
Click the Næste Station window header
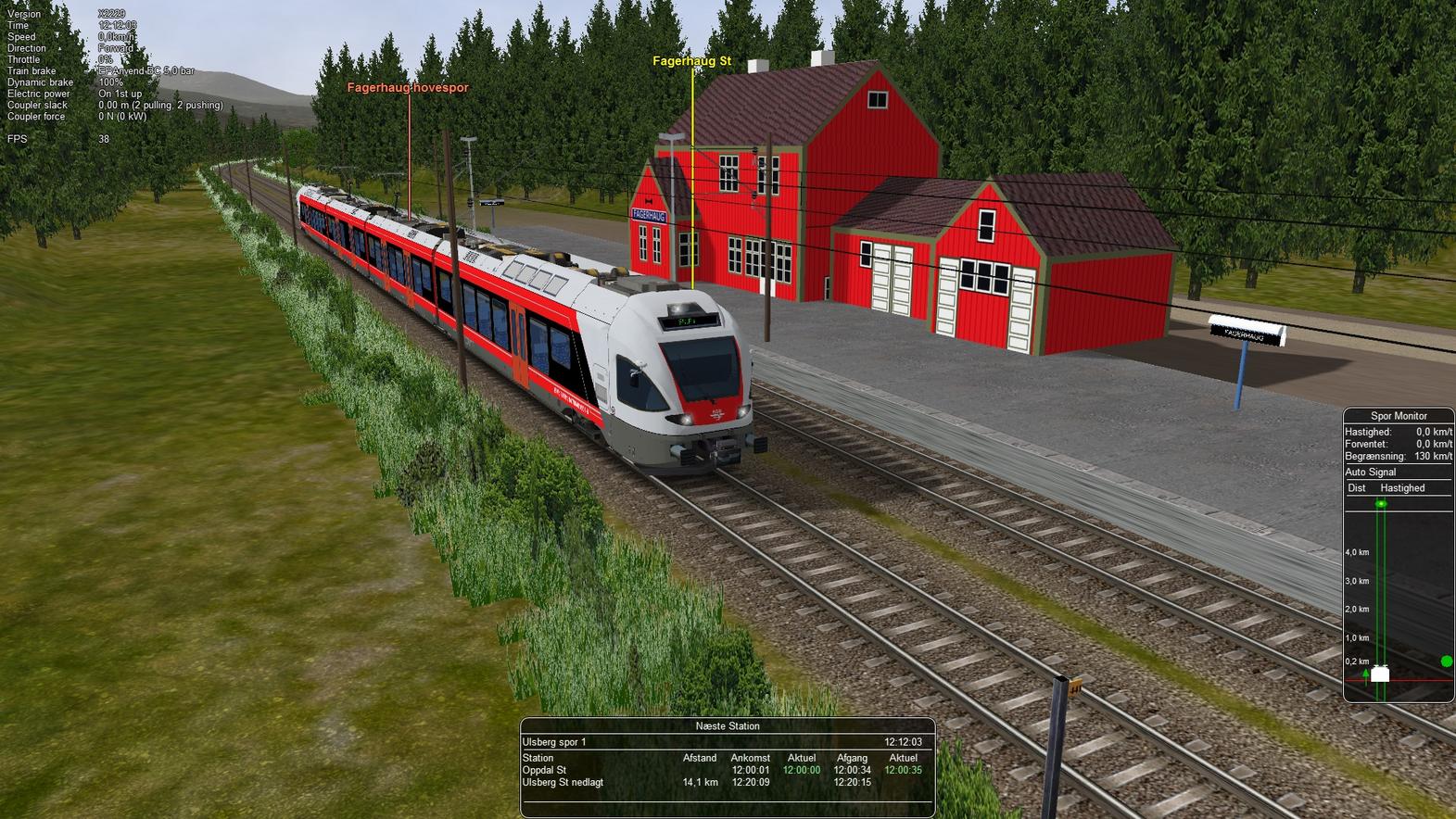[728, 726]
